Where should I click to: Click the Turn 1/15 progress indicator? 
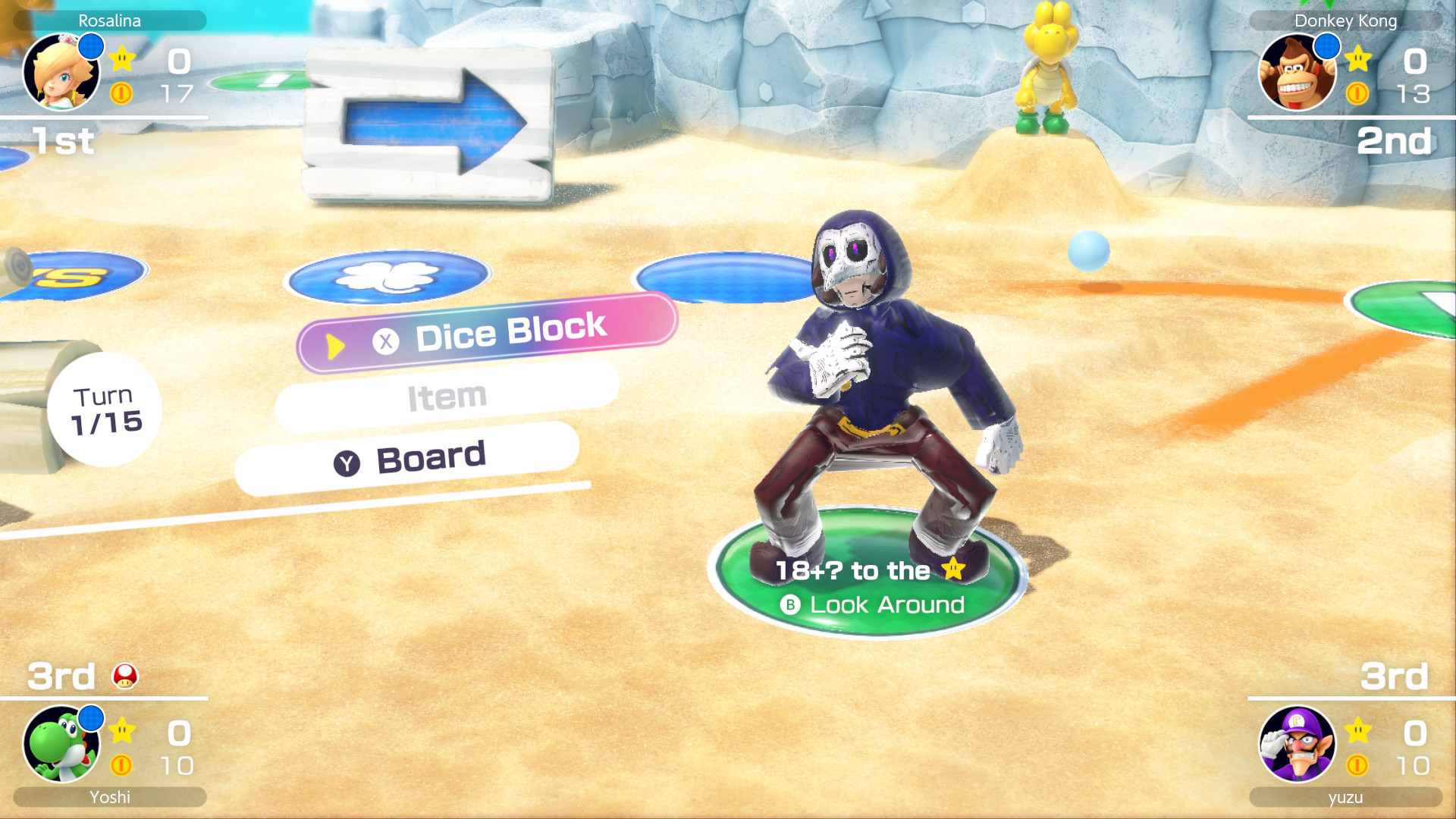(x=106, y=409)
